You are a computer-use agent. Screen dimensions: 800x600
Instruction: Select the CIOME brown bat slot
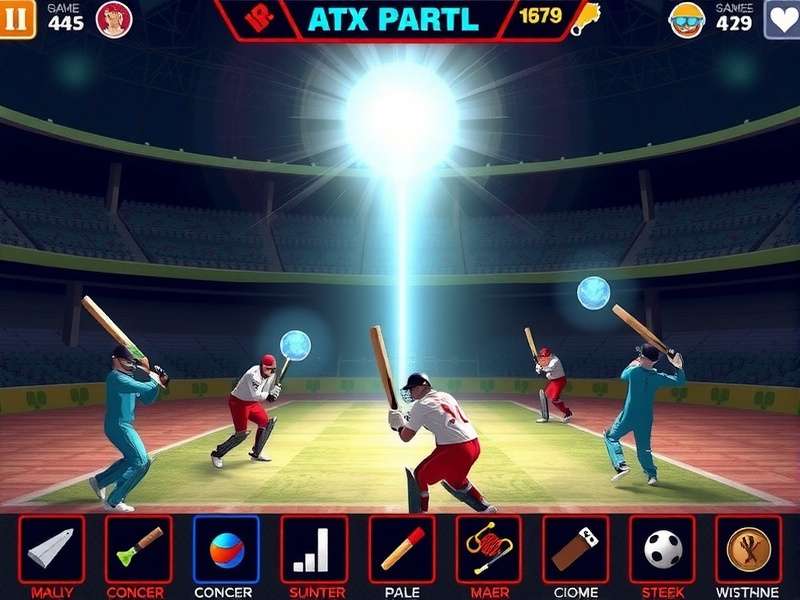tap(575, 549)
